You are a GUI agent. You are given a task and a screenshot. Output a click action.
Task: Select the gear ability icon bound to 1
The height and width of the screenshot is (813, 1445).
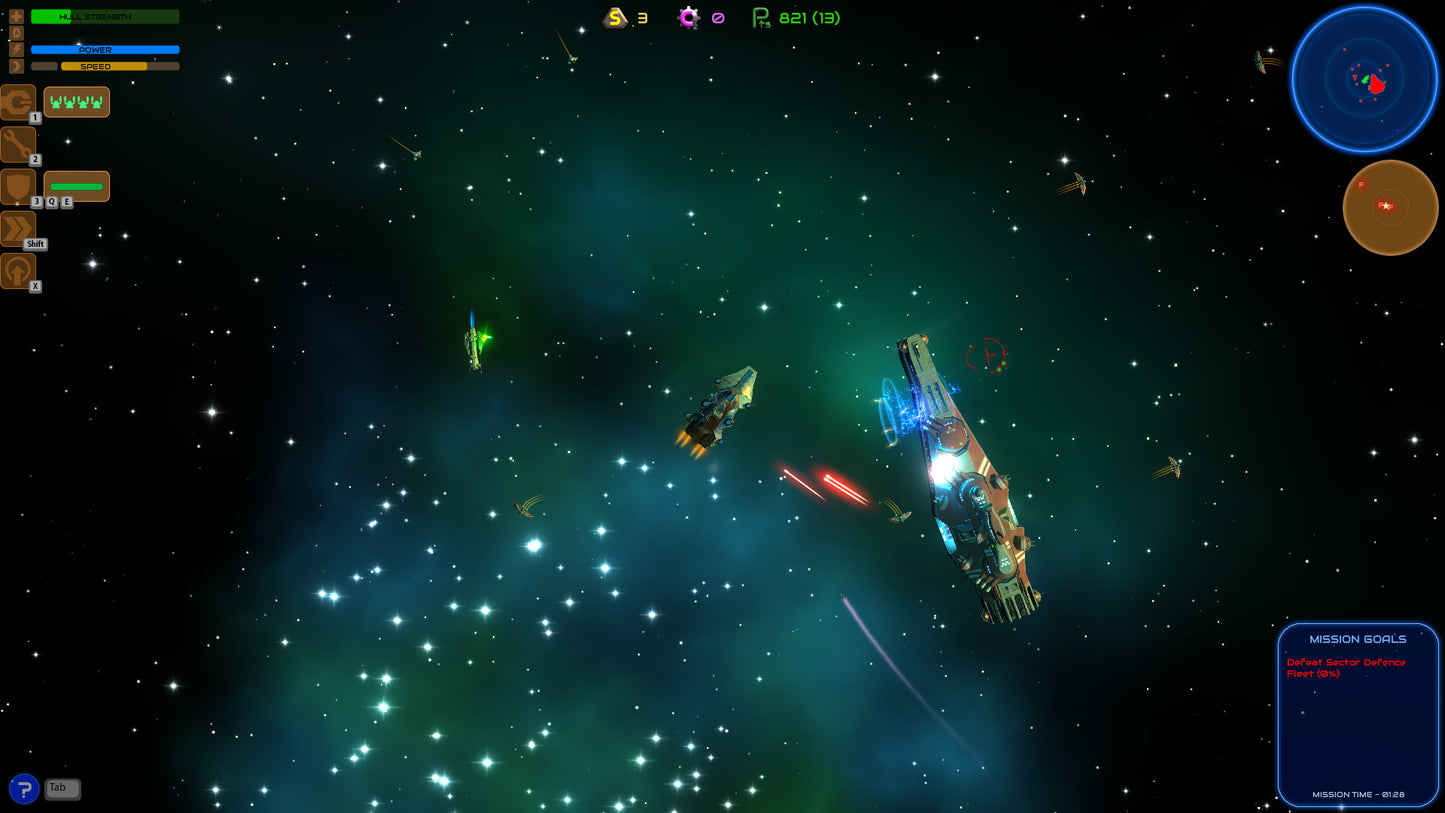[18, 101]
